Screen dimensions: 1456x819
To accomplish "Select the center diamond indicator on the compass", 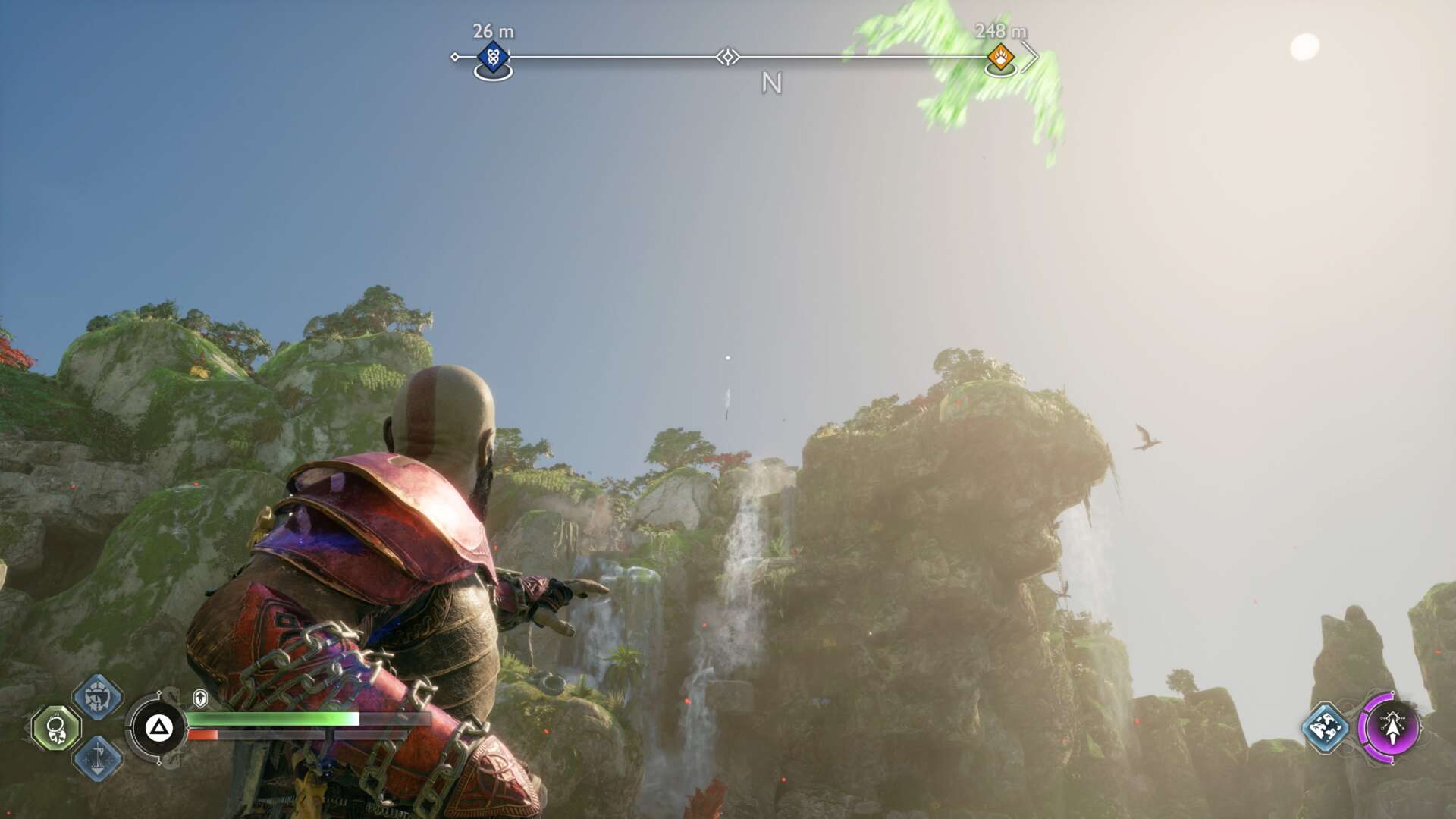I will point(728,57).
